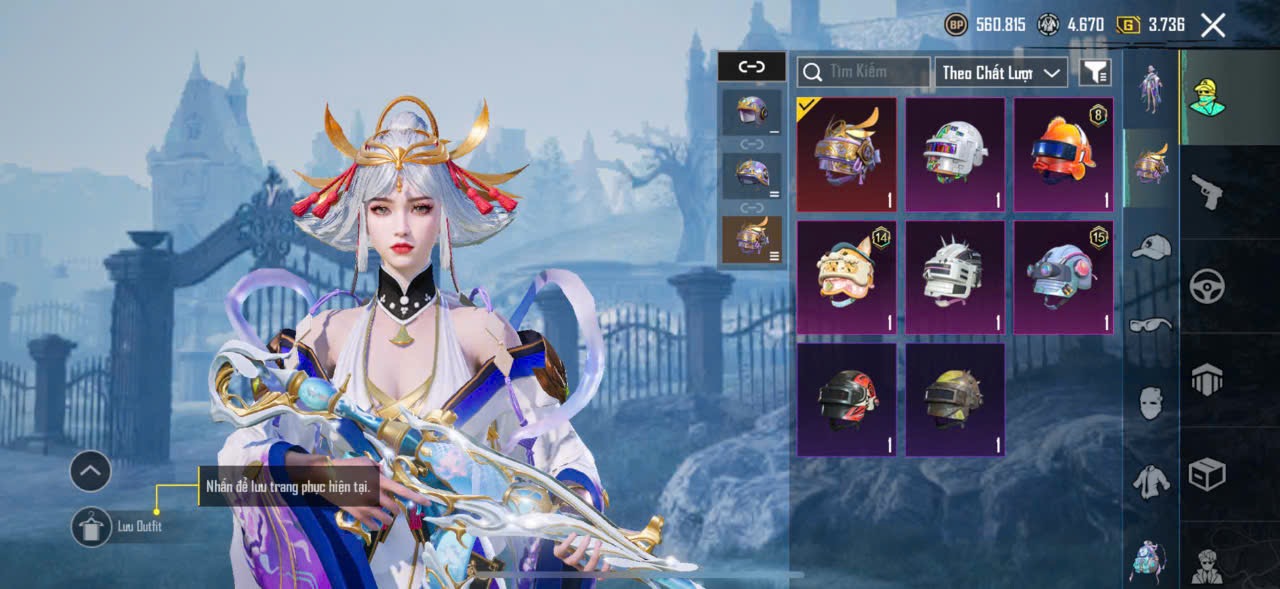
Task: Click the Tìm Kiếm search field
Action: (x=866, y=72)
